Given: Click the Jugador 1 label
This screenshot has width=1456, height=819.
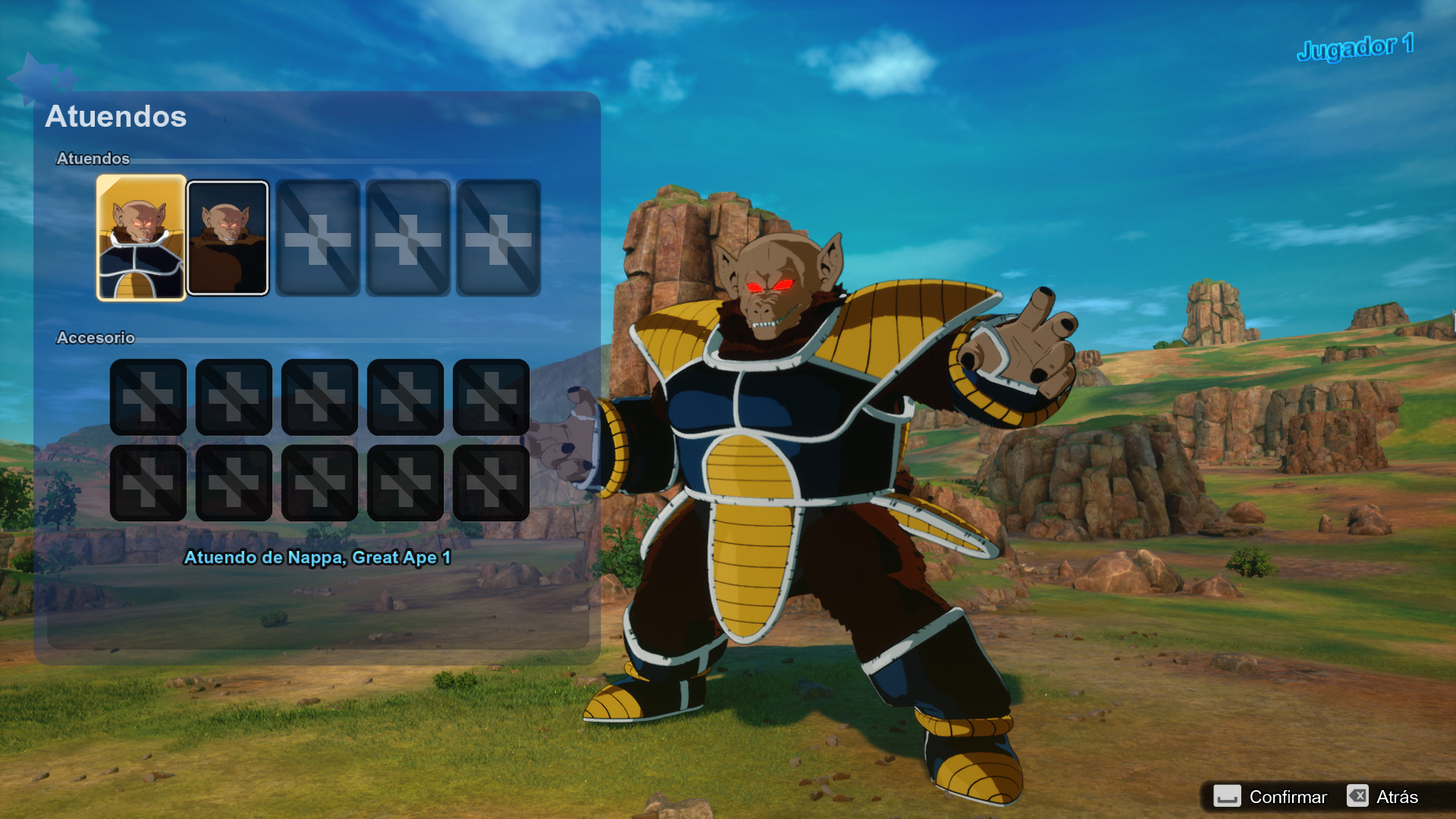Looking at the screenshot, I should click(x=1357, y=47).
